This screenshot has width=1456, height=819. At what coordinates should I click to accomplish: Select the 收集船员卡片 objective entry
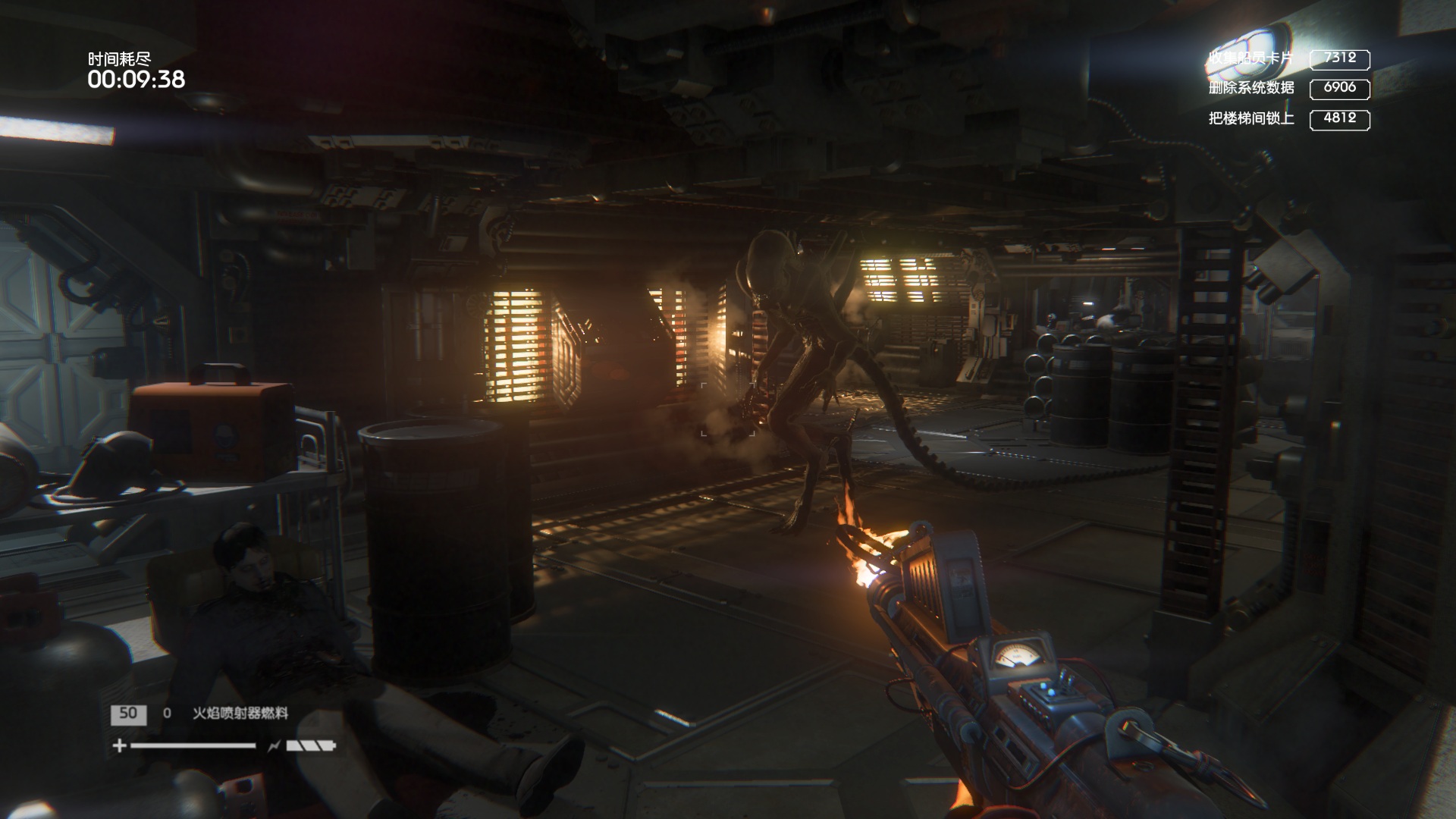pos(1251,58)
